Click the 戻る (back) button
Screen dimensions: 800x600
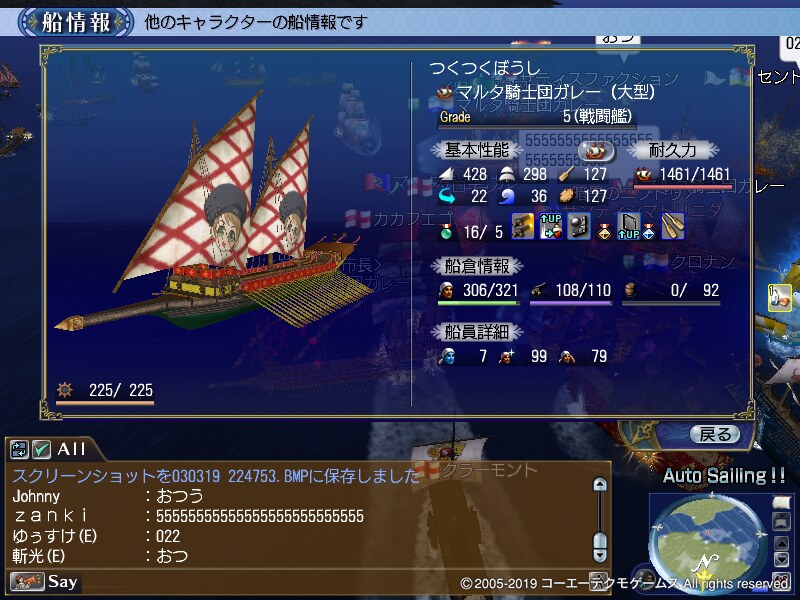click(716, 434)
